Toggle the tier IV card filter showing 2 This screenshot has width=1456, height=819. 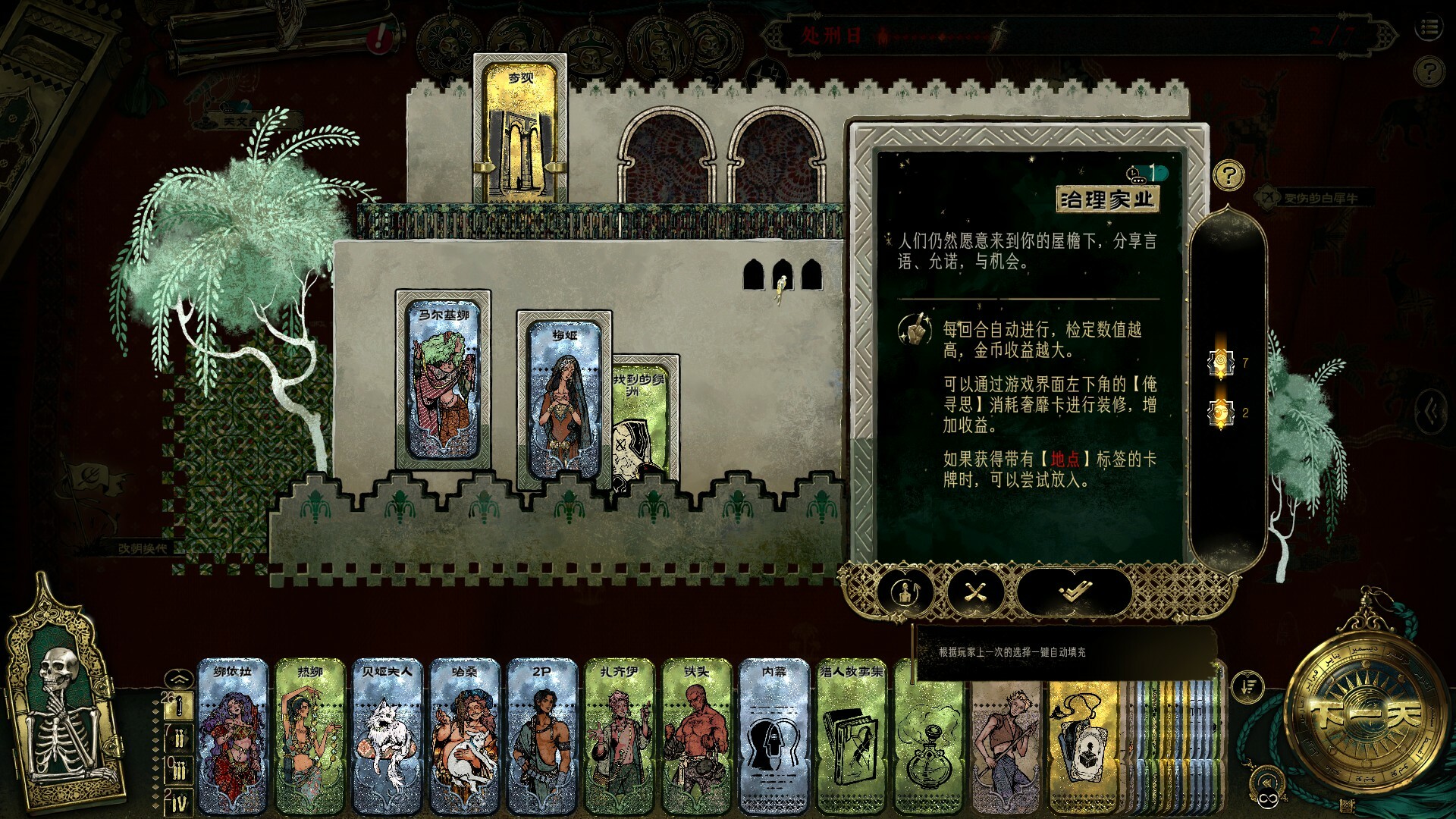(179, 799)
